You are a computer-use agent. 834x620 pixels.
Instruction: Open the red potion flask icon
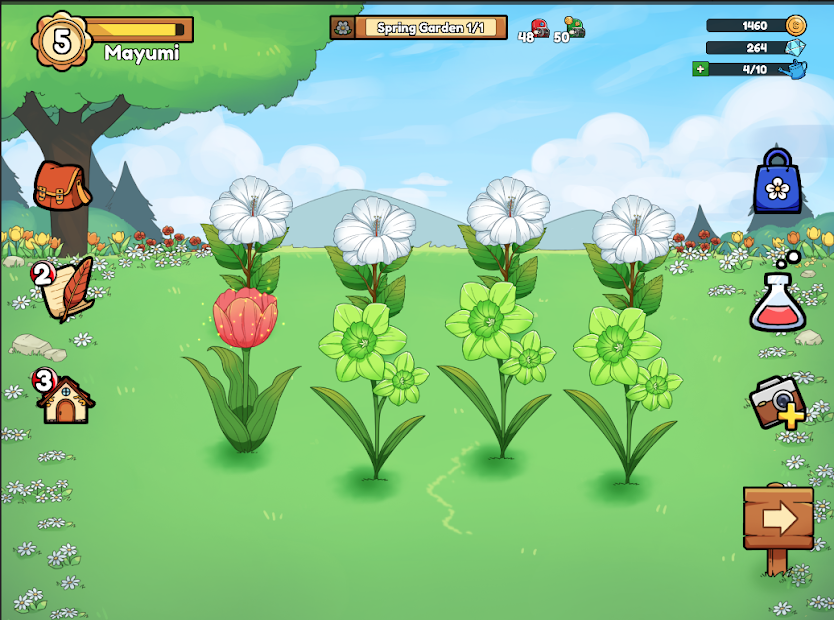point(778,303)
